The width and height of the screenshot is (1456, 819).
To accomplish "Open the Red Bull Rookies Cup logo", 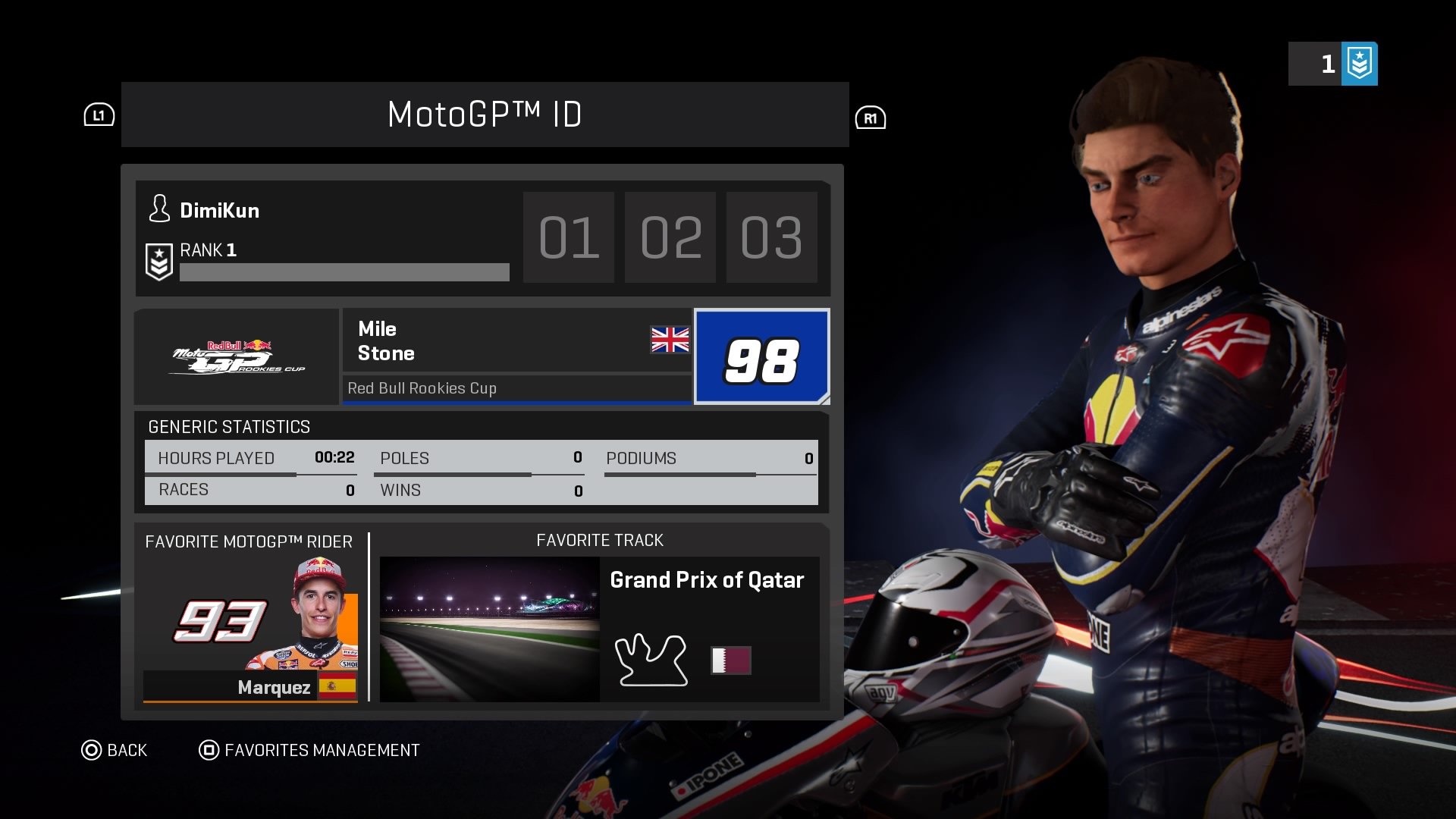I will coord(237,356).
